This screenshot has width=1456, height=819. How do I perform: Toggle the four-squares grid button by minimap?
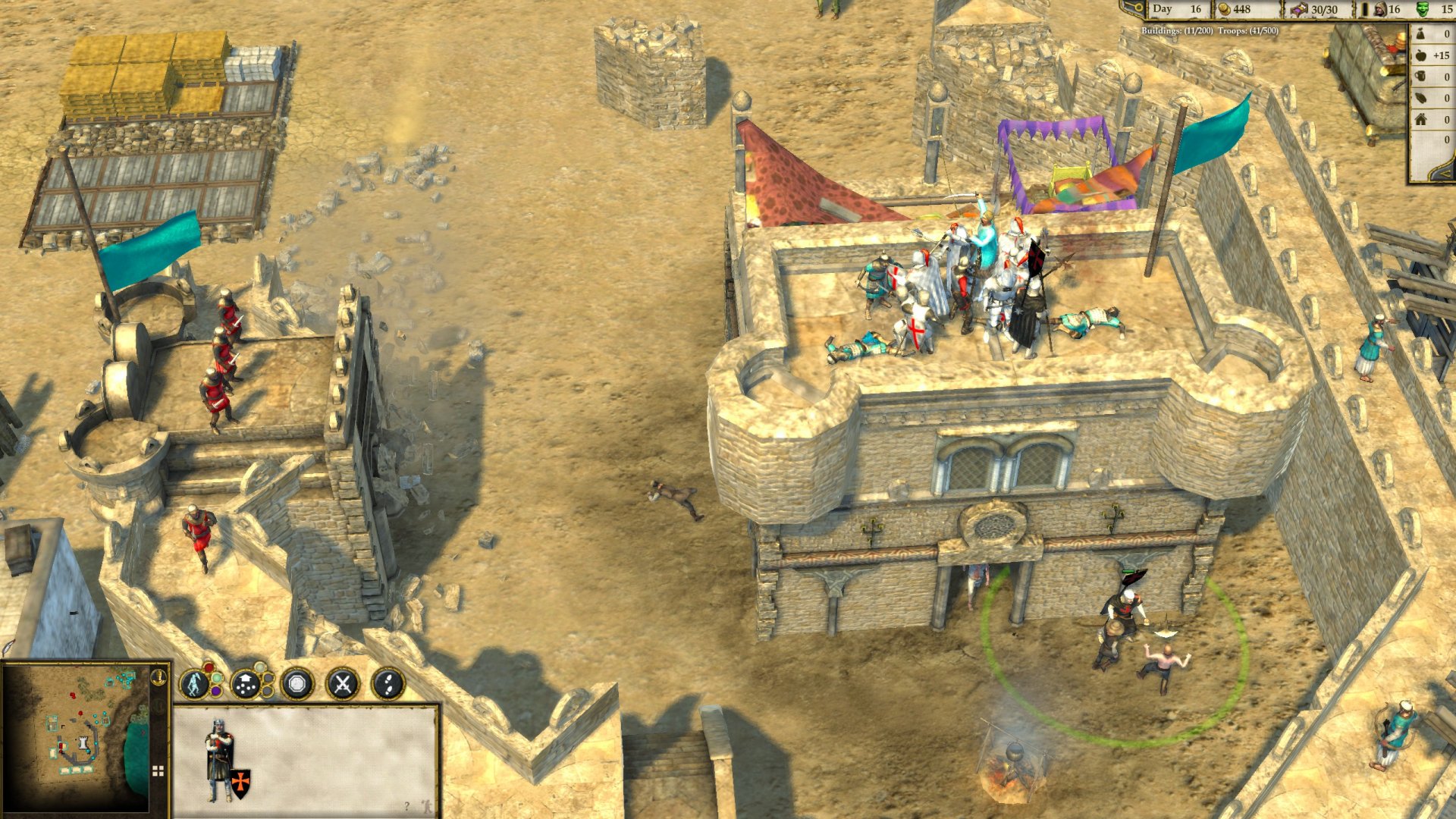coord(158,771)
